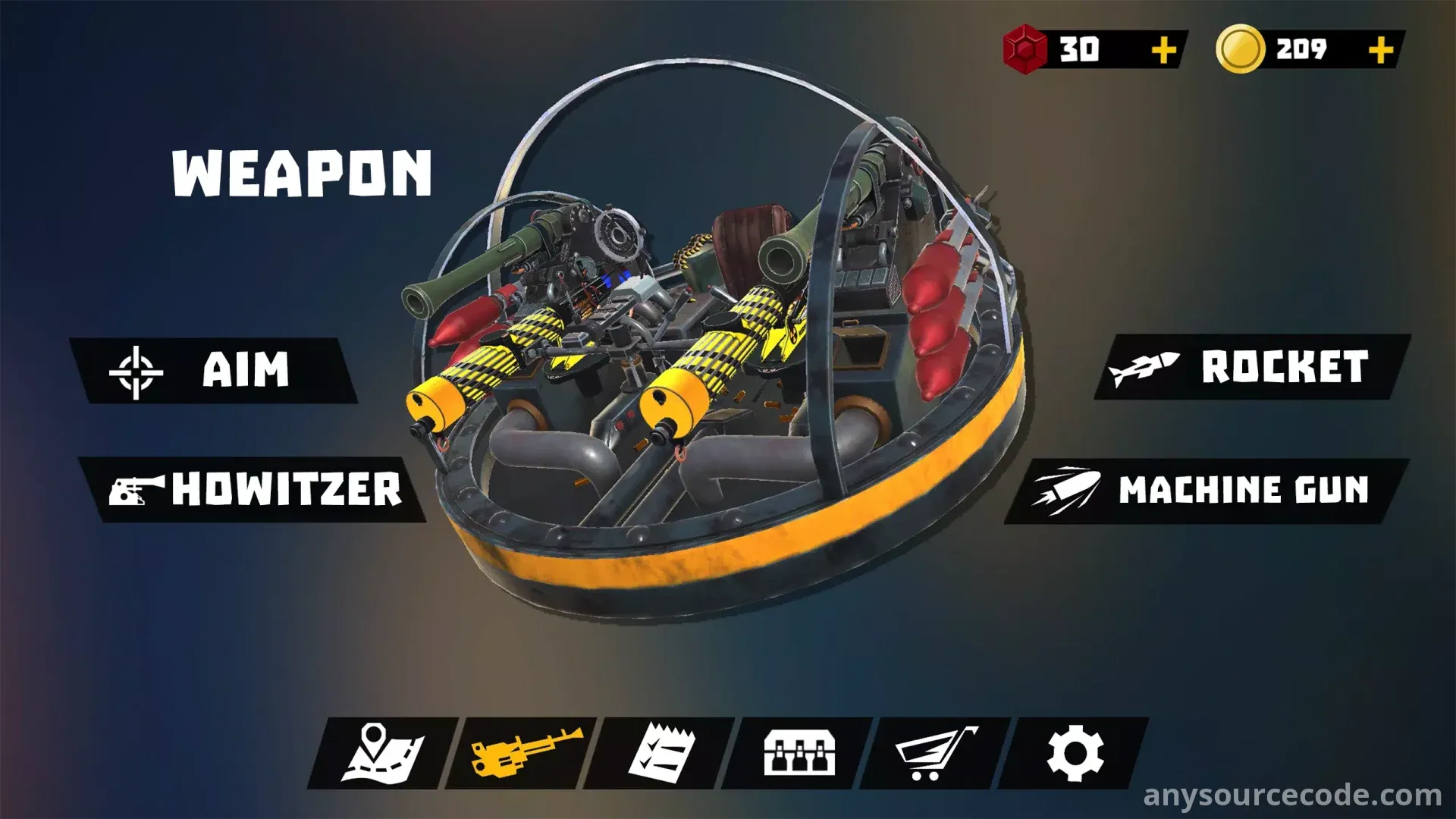This screenshot has width=1456, height=819.
Task: Open the gear settings tab
Action: [x=1075, y=753]
